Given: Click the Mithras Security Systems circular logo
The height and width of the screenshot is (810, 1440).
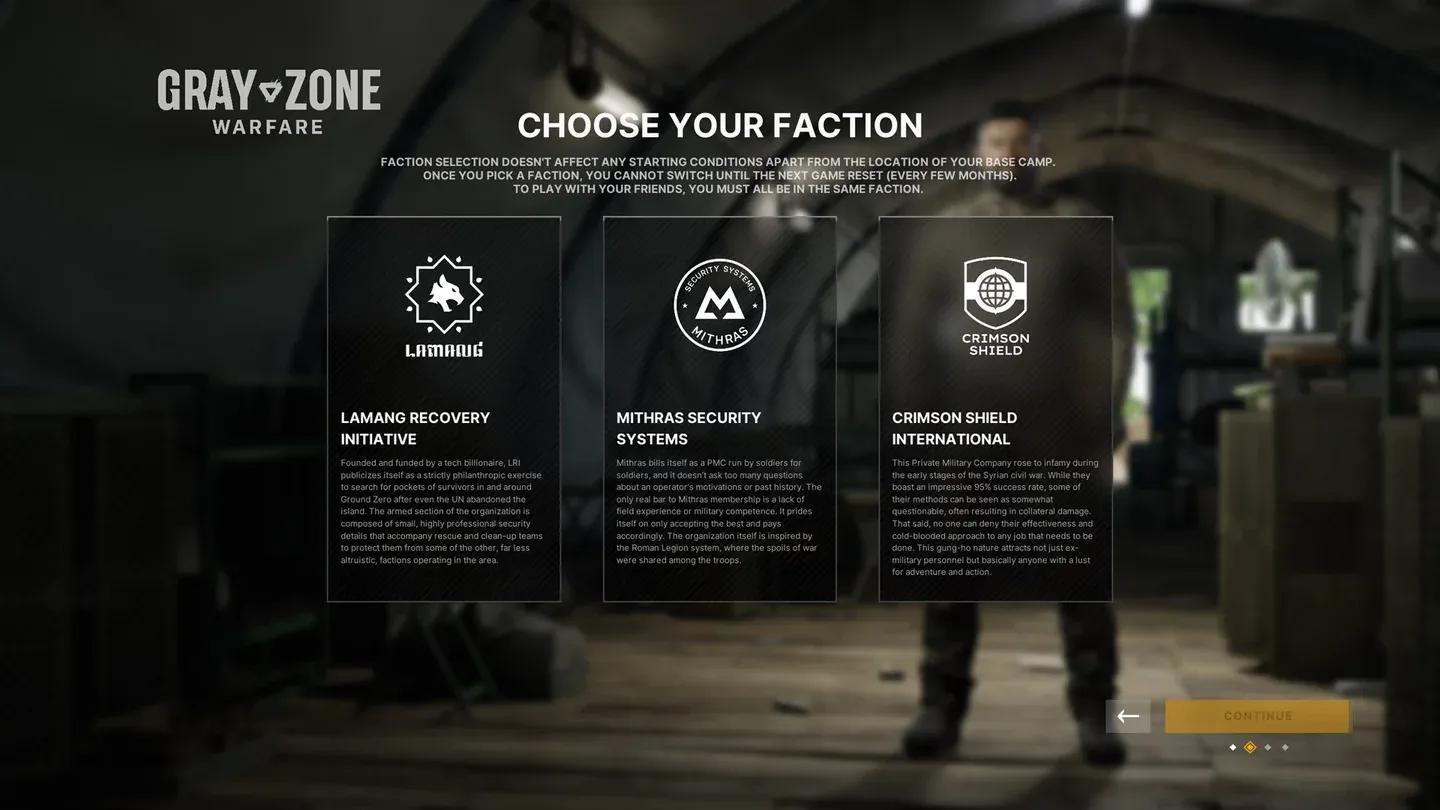Looking at the screenshot, I should pyautogui.click(x=719, y=303).
